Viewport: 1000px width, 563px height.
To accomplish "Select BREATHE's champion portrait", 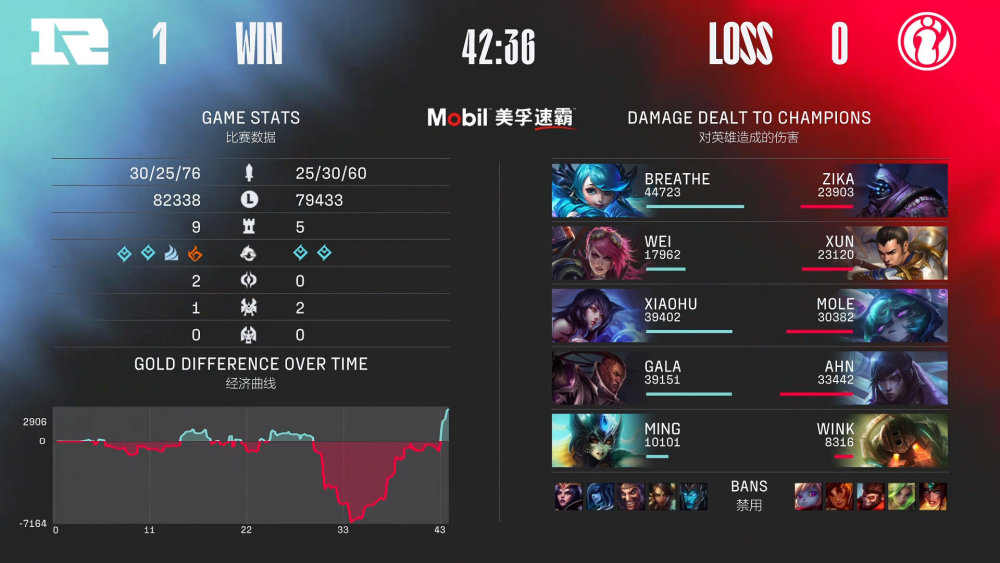I will point(595,191).
